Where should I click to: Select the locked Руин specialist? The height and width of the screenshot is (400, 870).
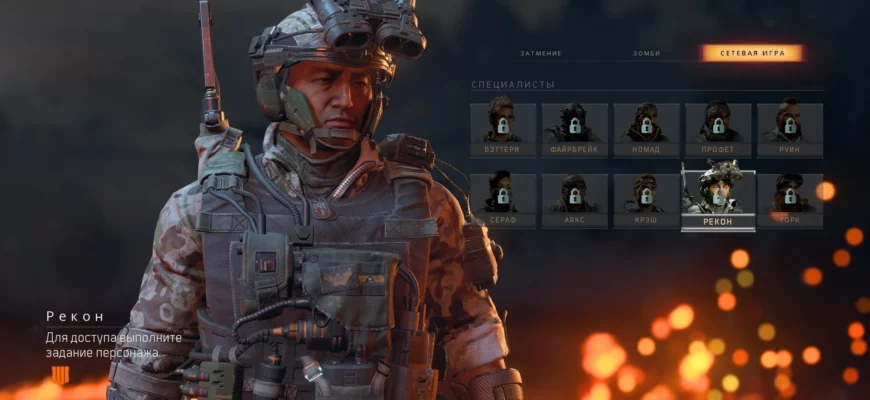tap(789, 130)
